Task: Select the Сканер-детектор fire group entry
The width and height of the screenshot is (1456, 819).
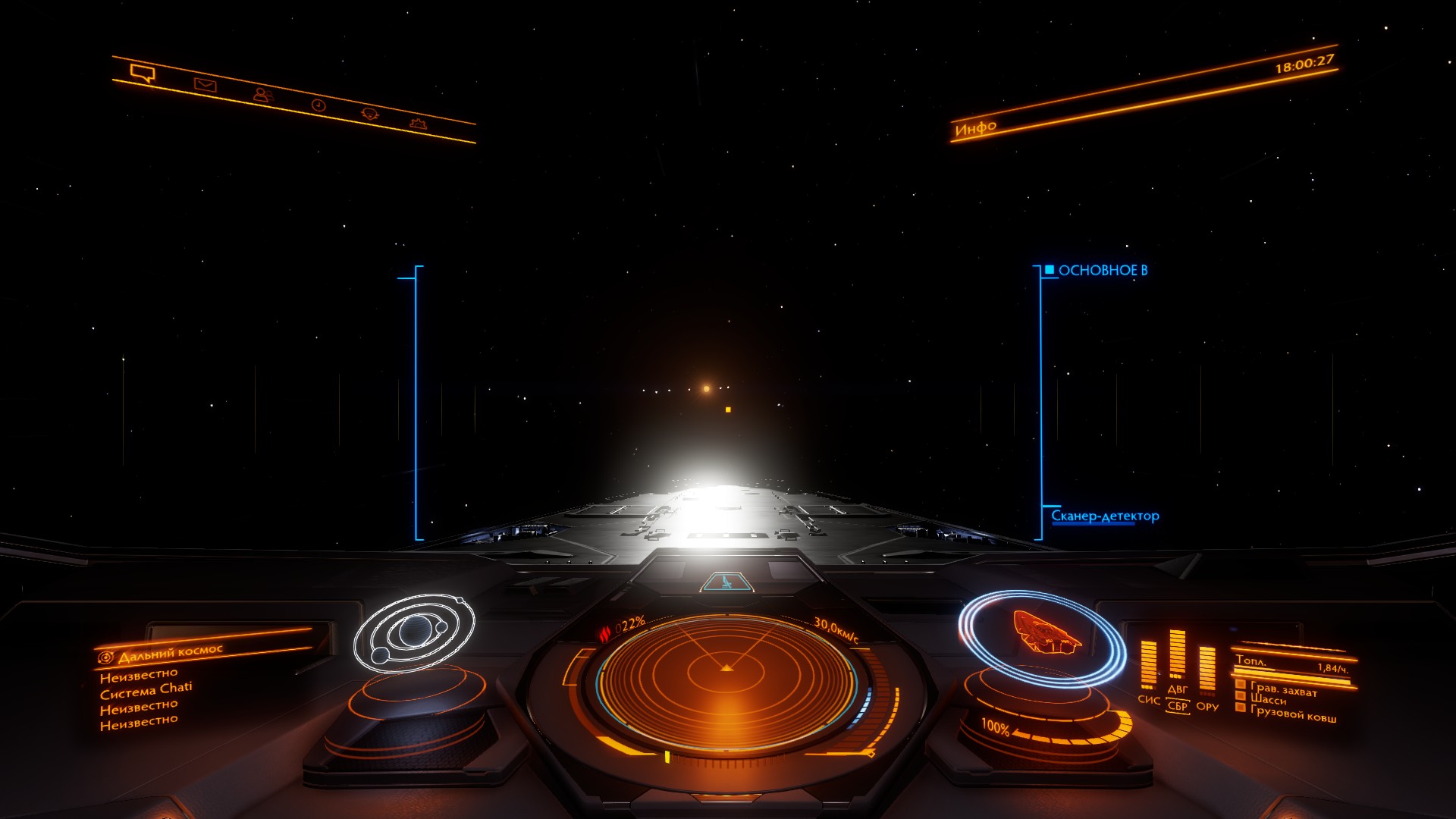Action: tap(1104, 516)
